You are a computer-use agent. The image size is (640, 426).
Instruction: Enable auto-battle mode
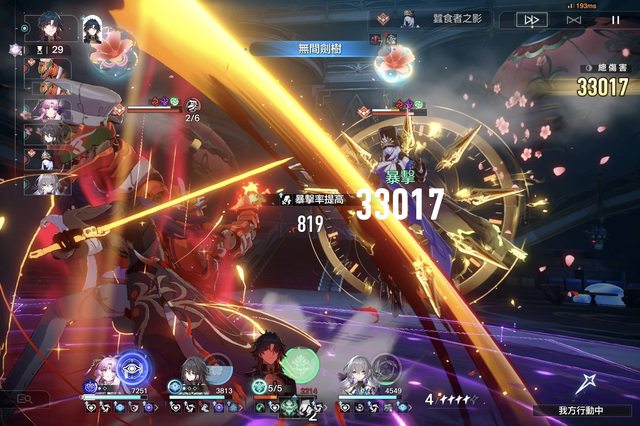click(574, 19)
